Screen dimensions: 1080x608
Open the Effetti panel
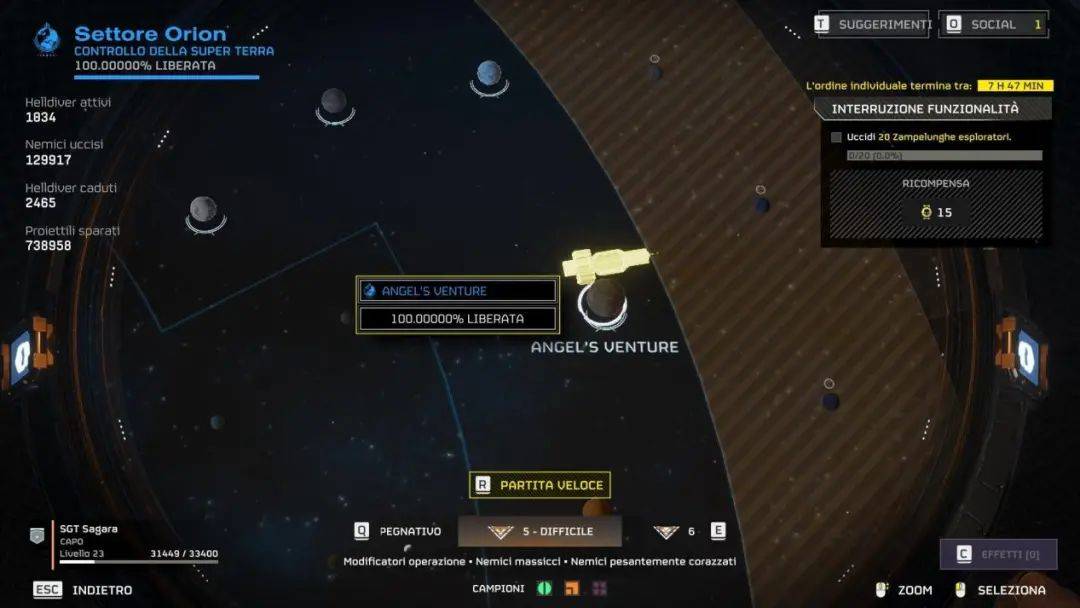click(998, 554)
